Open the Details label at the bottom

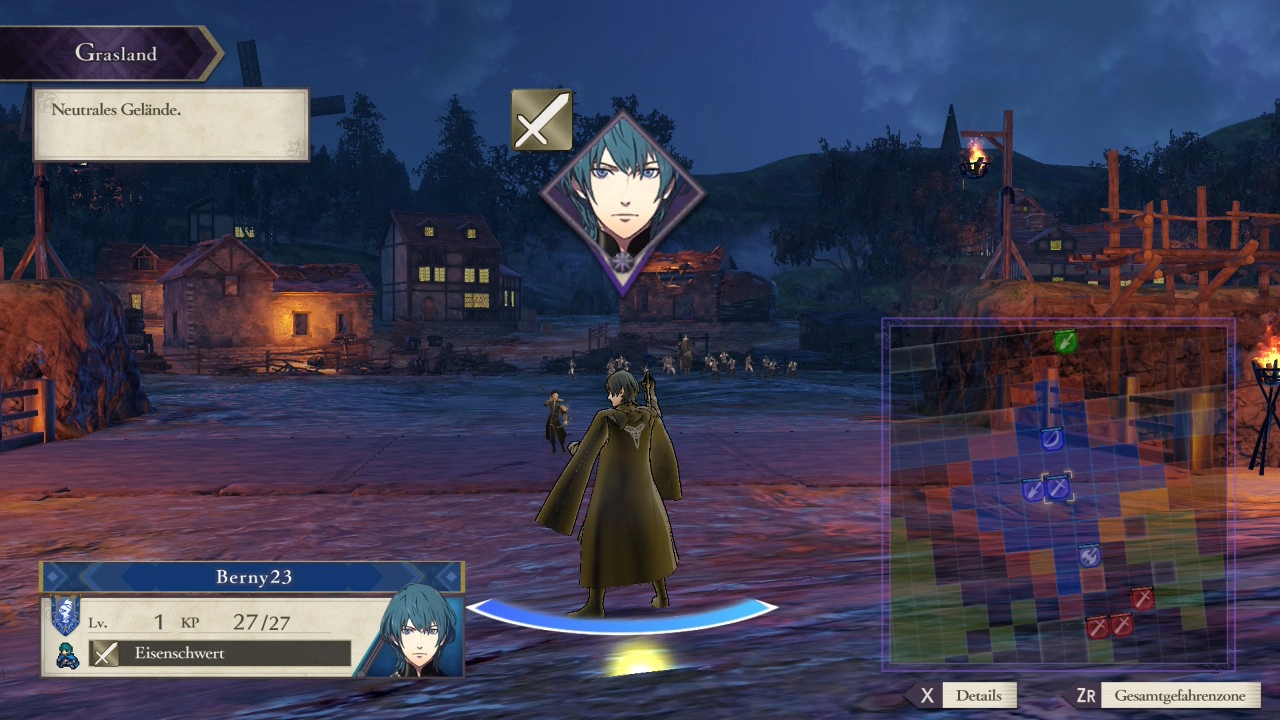pyautogui.click(x=977, y=695)
